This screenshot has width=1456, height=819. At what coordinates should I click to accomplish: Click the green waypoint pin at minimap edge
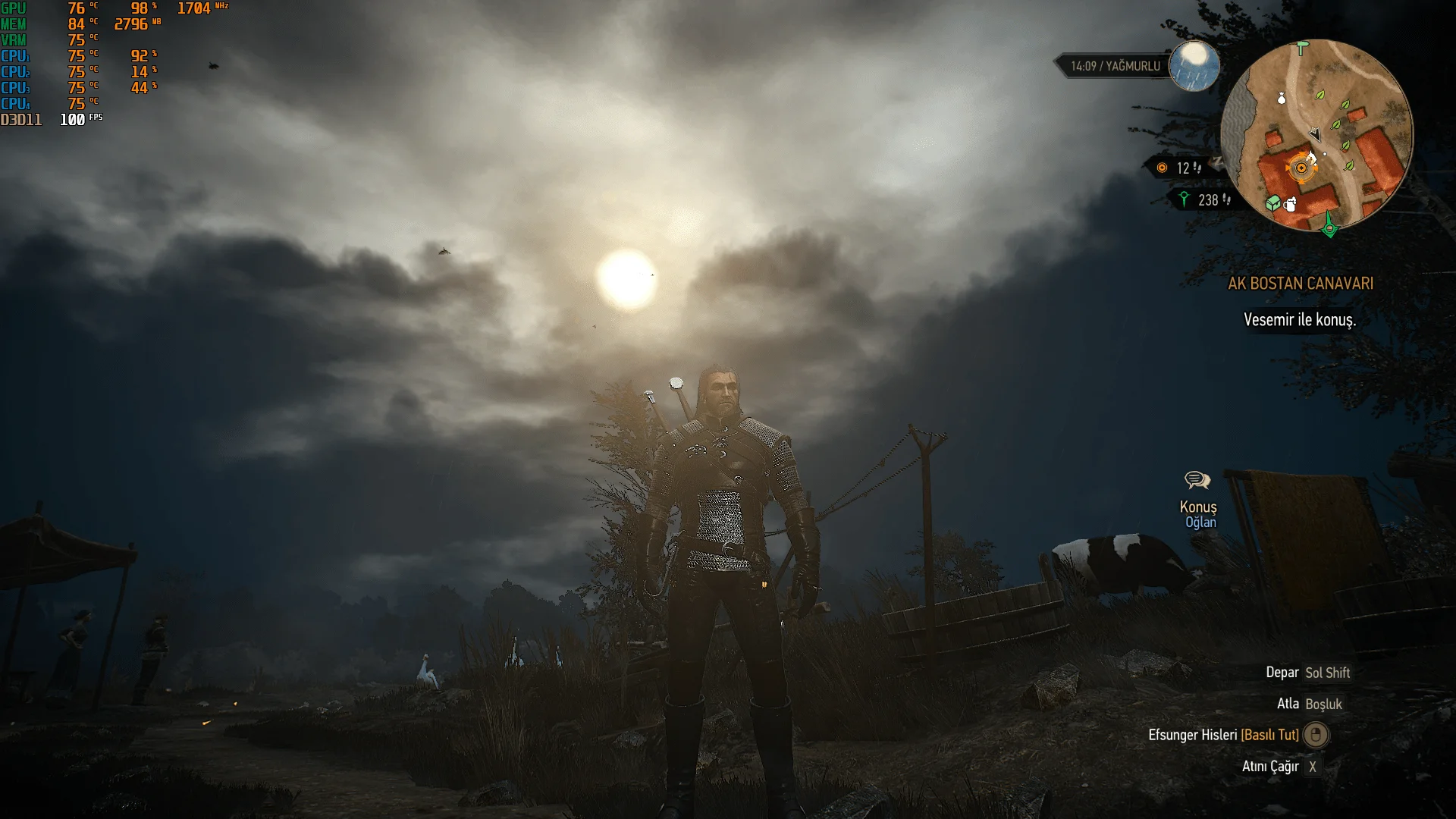1329,225
